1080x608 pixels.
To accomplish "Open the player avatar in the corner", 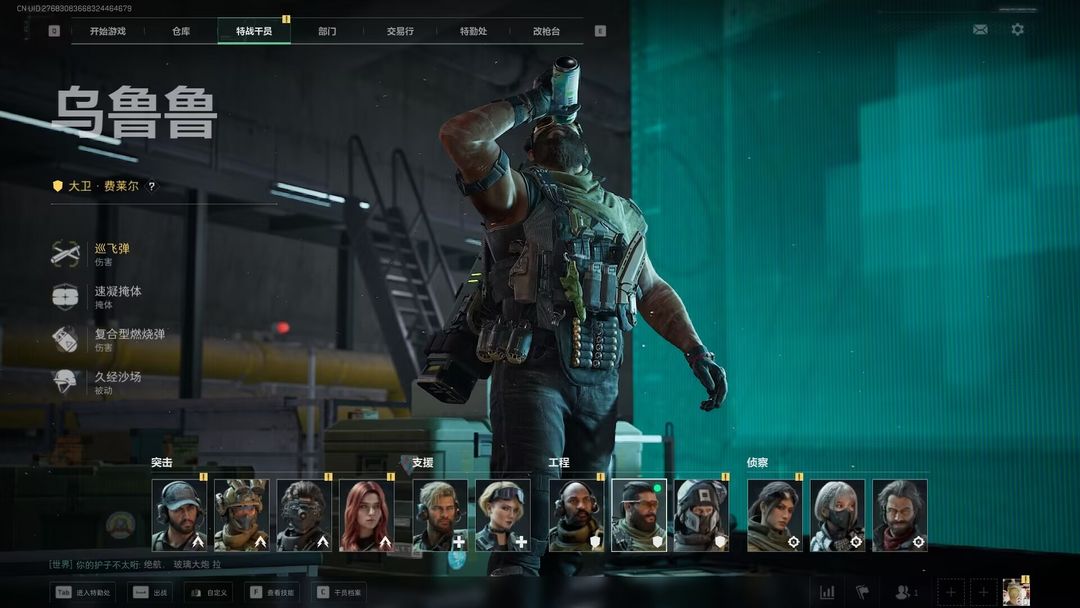I will point(1015,591).
